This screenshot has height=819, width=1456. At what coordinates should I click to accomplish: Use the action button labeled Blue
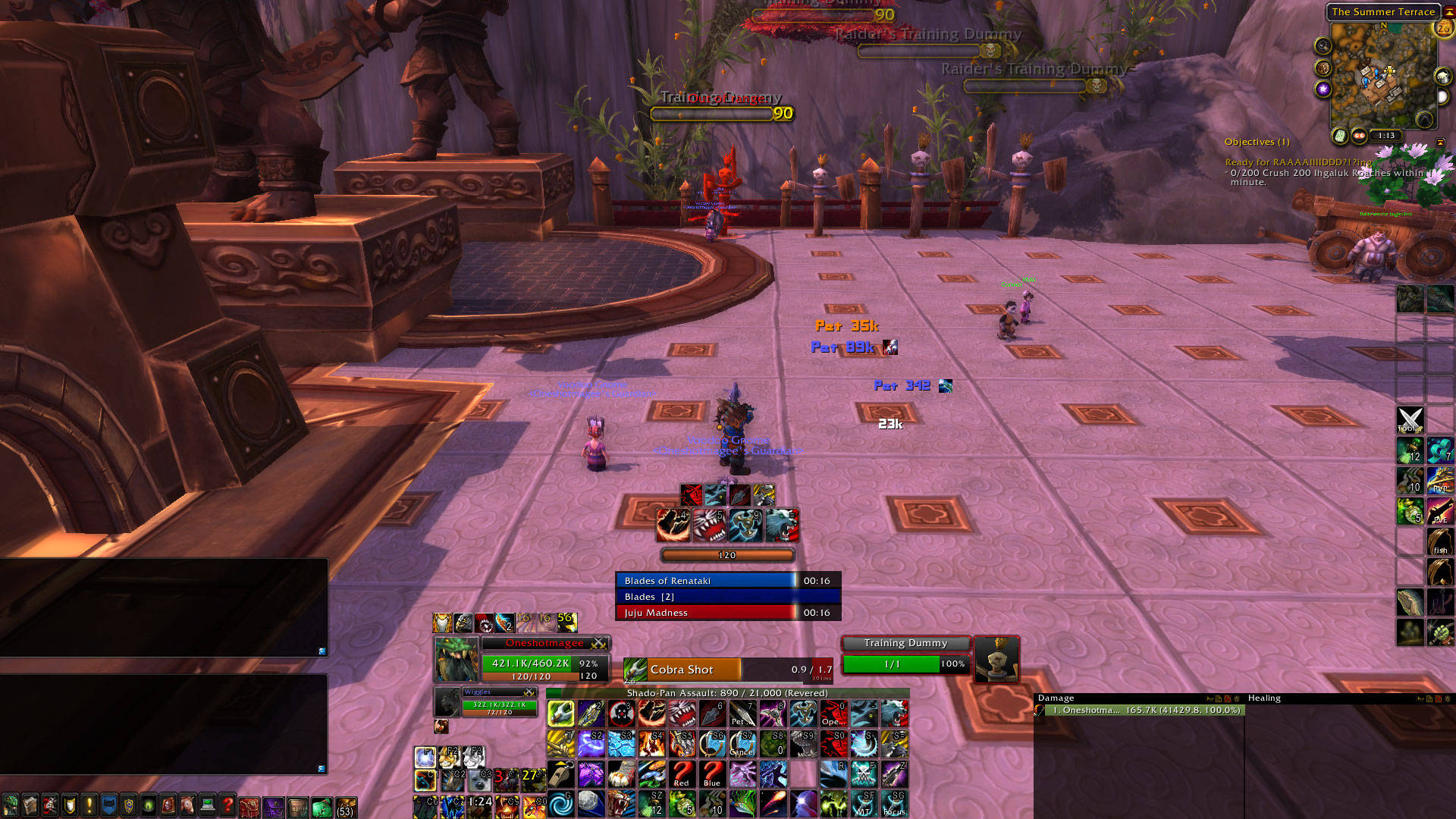pyautogui.click(x=712, y=774)
